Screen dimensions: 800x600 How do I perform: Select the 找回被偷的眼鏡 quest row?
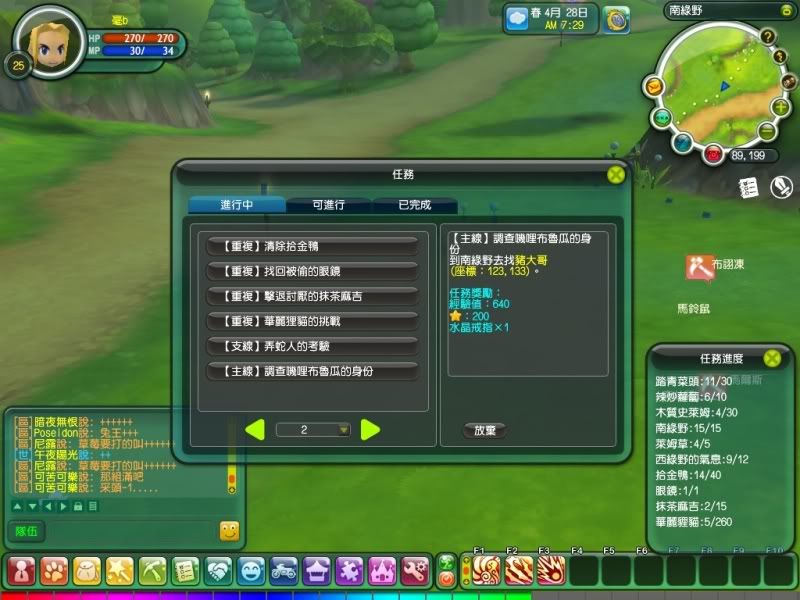pos(311,271)
